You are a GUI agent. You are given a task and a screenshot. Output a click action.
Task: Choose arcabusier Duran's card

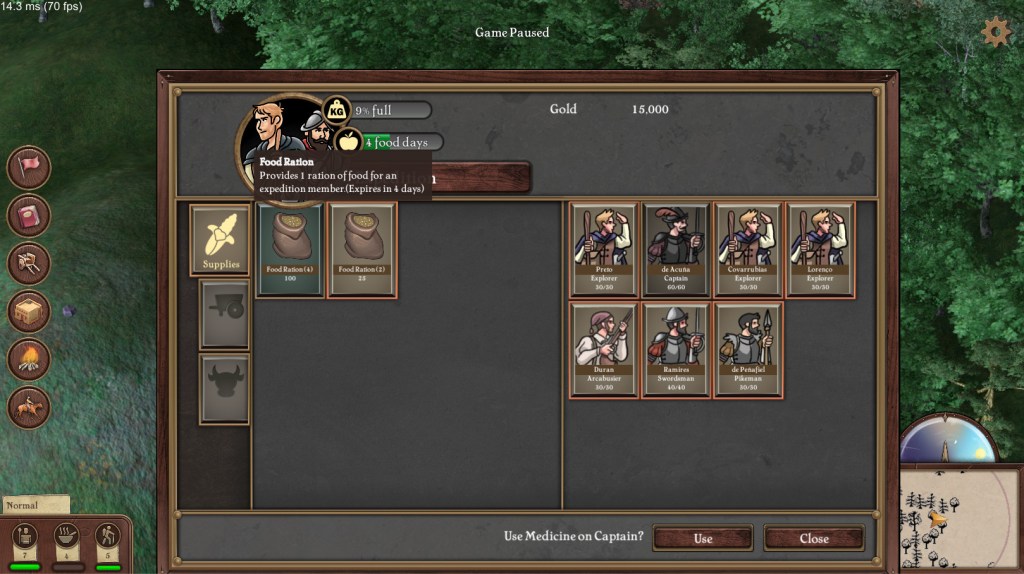(604, 350)
